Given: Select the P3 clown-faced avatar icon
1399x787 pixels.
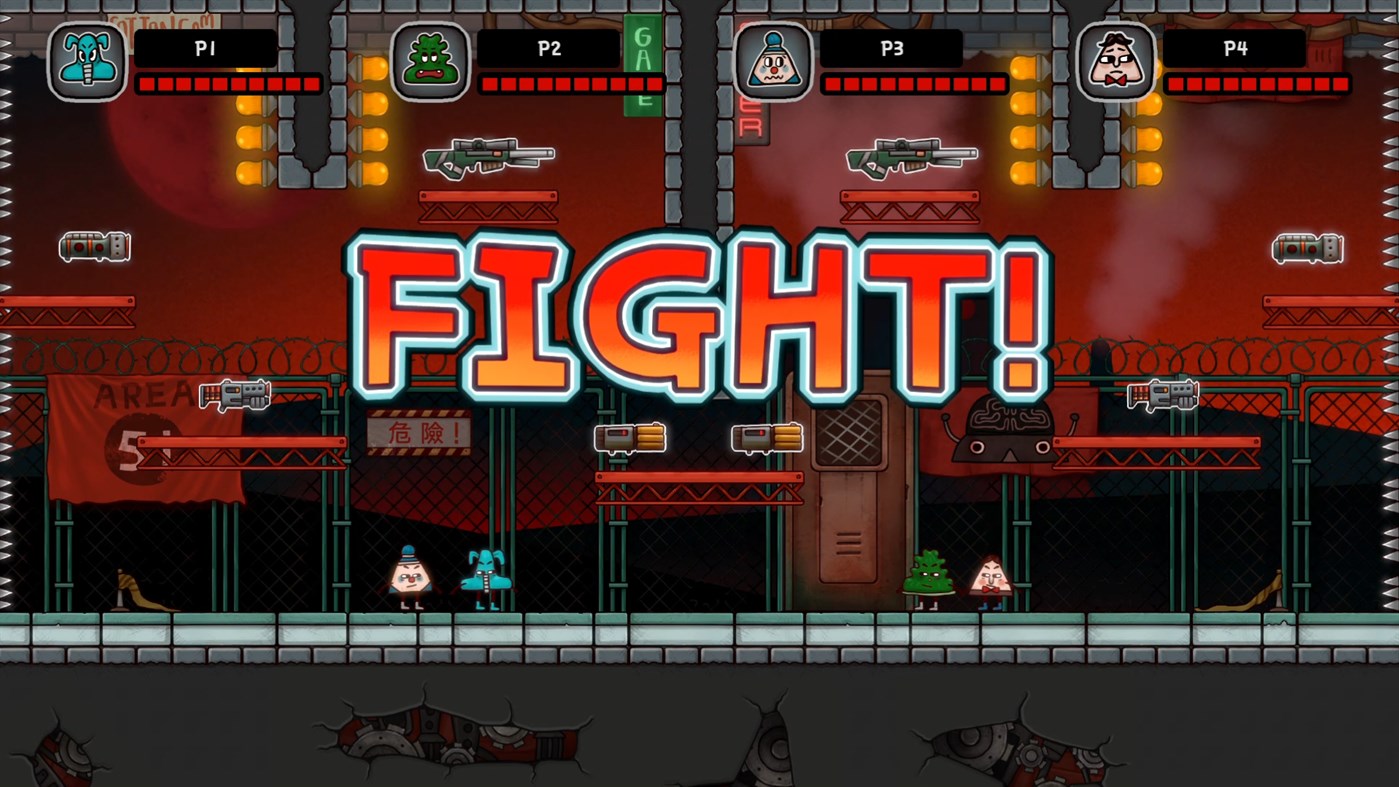Looking at the screenshot, I should pos(772,62).
